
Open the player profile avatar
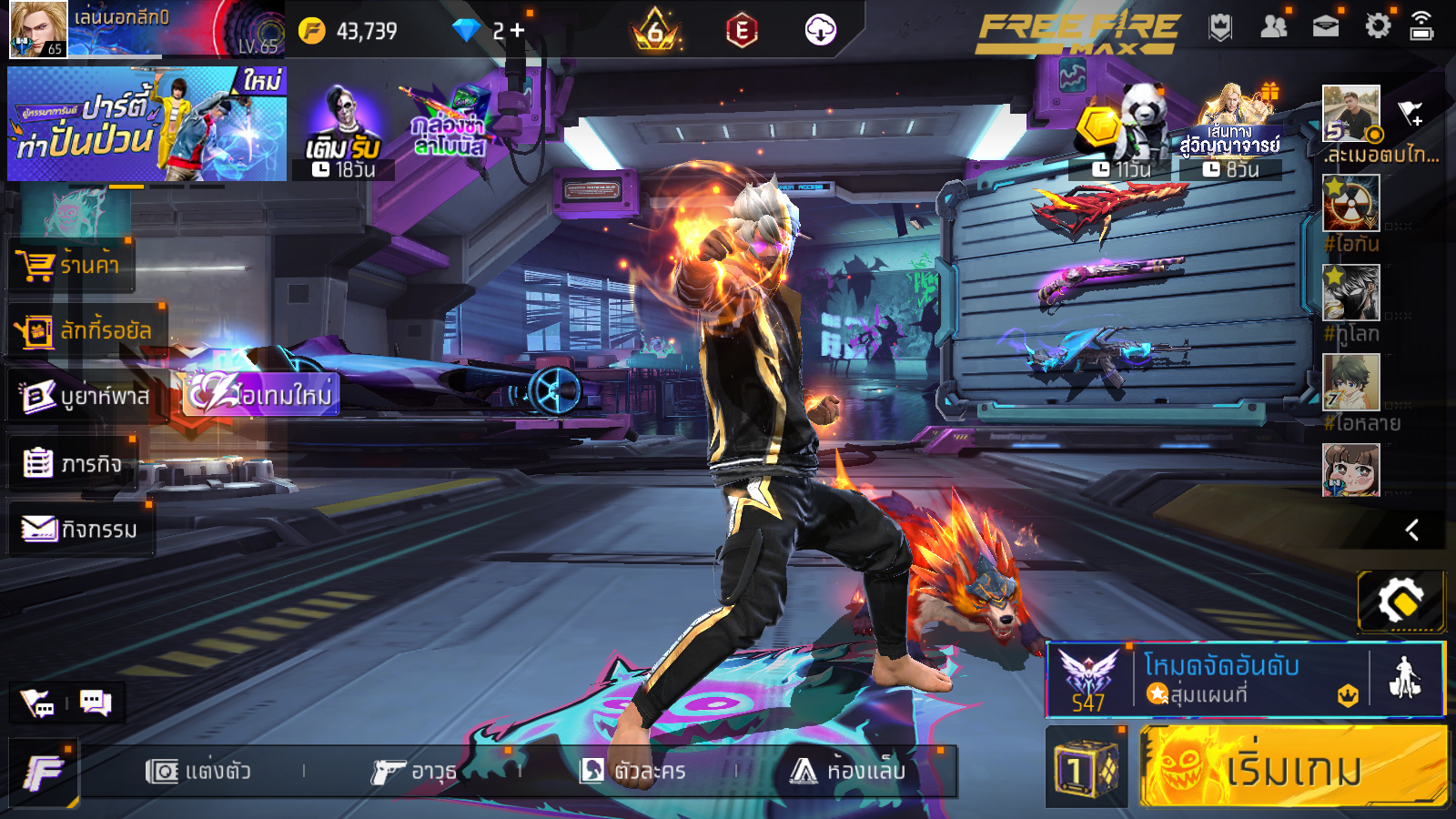pos(38,29)
